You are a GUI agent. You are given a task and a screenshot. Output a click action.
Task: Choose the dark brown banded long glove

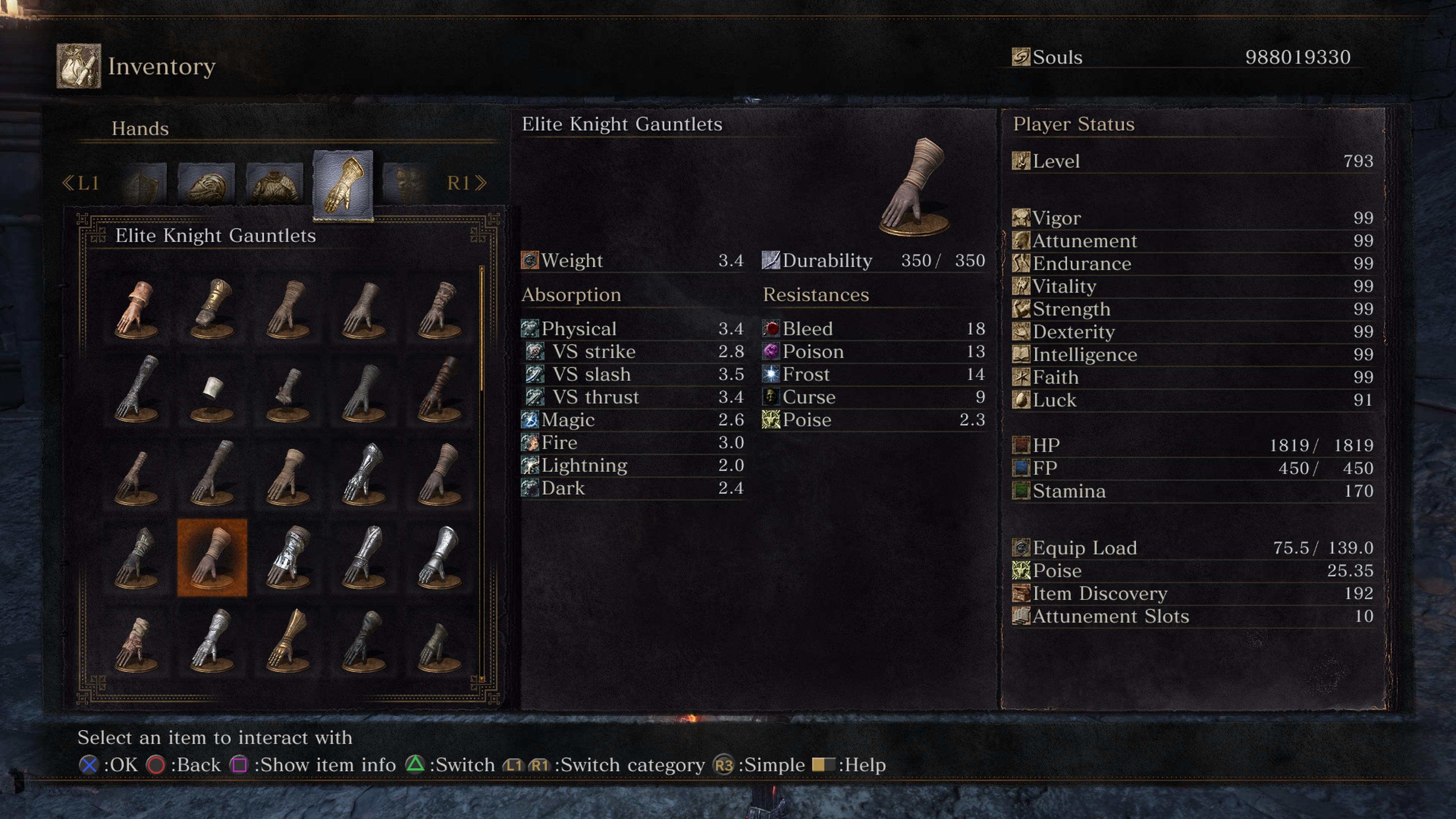[439, 390]
